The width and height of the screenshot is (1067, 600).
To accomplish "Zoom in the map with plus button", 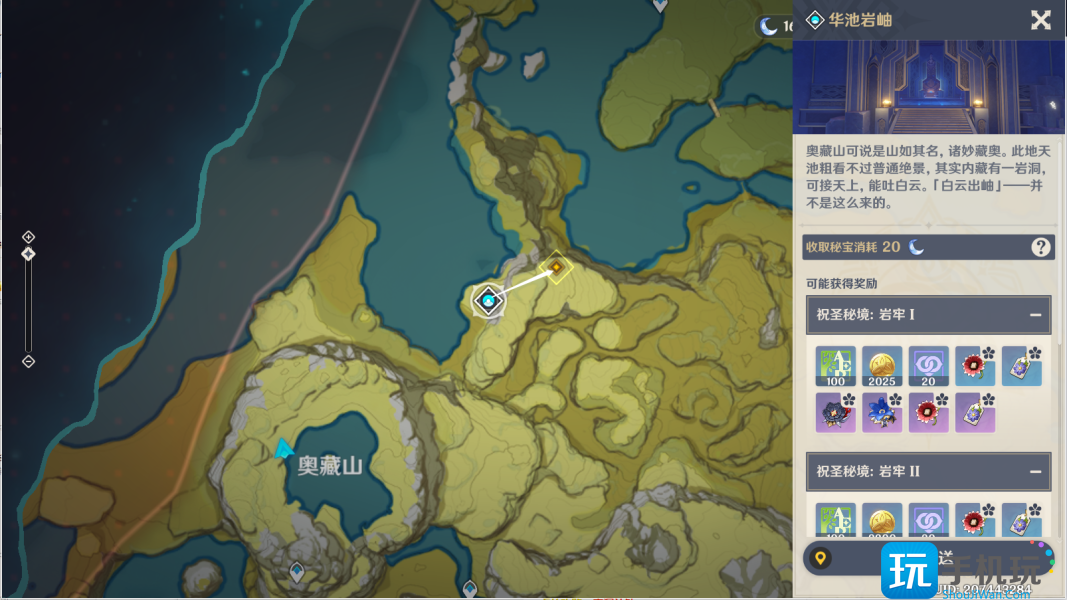I will 28,237.
